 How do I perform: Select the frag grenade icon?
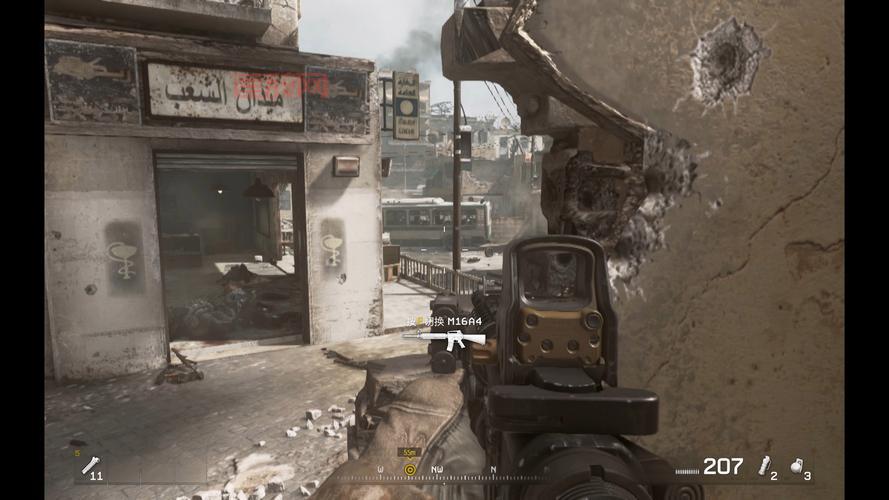point(797,465)
